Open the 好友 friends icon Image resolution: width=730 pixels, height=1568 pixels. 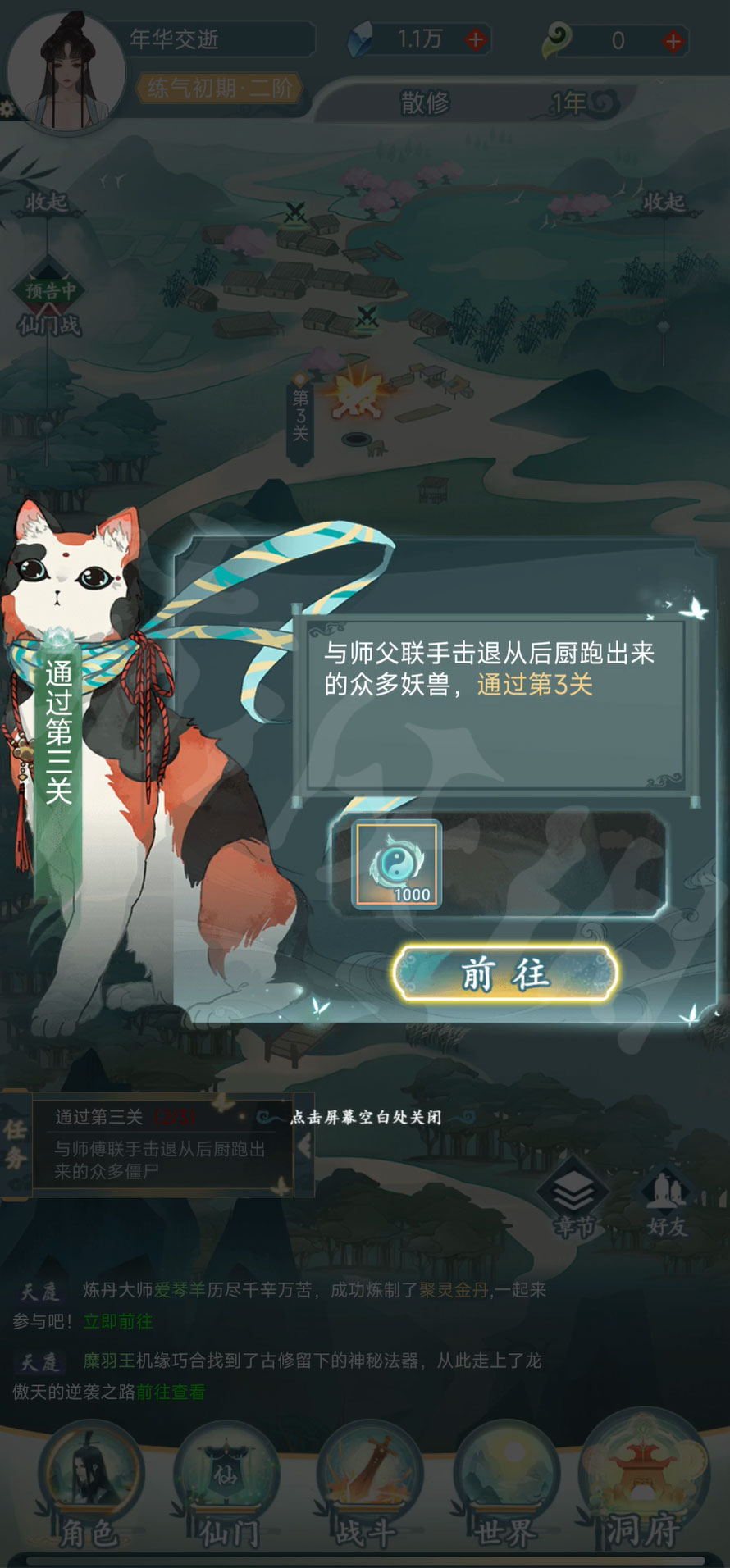[x=666, y=1201]
